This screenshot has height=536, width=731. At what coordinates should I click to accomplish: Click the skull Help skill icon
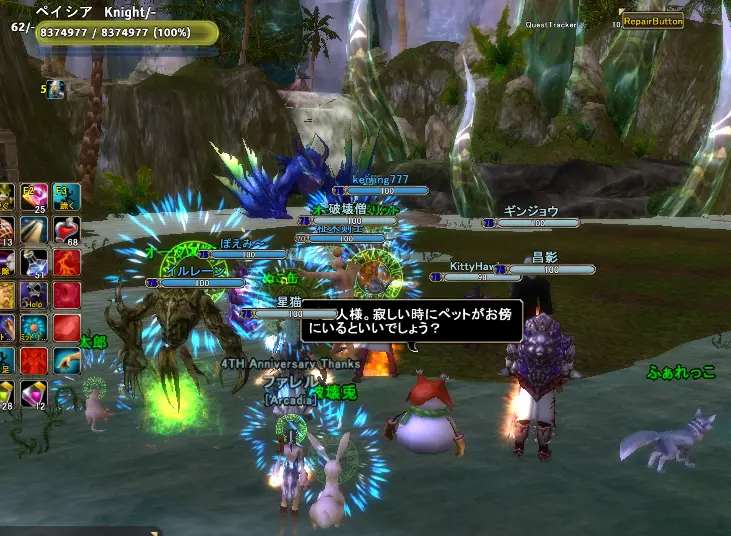pos(34,295)
